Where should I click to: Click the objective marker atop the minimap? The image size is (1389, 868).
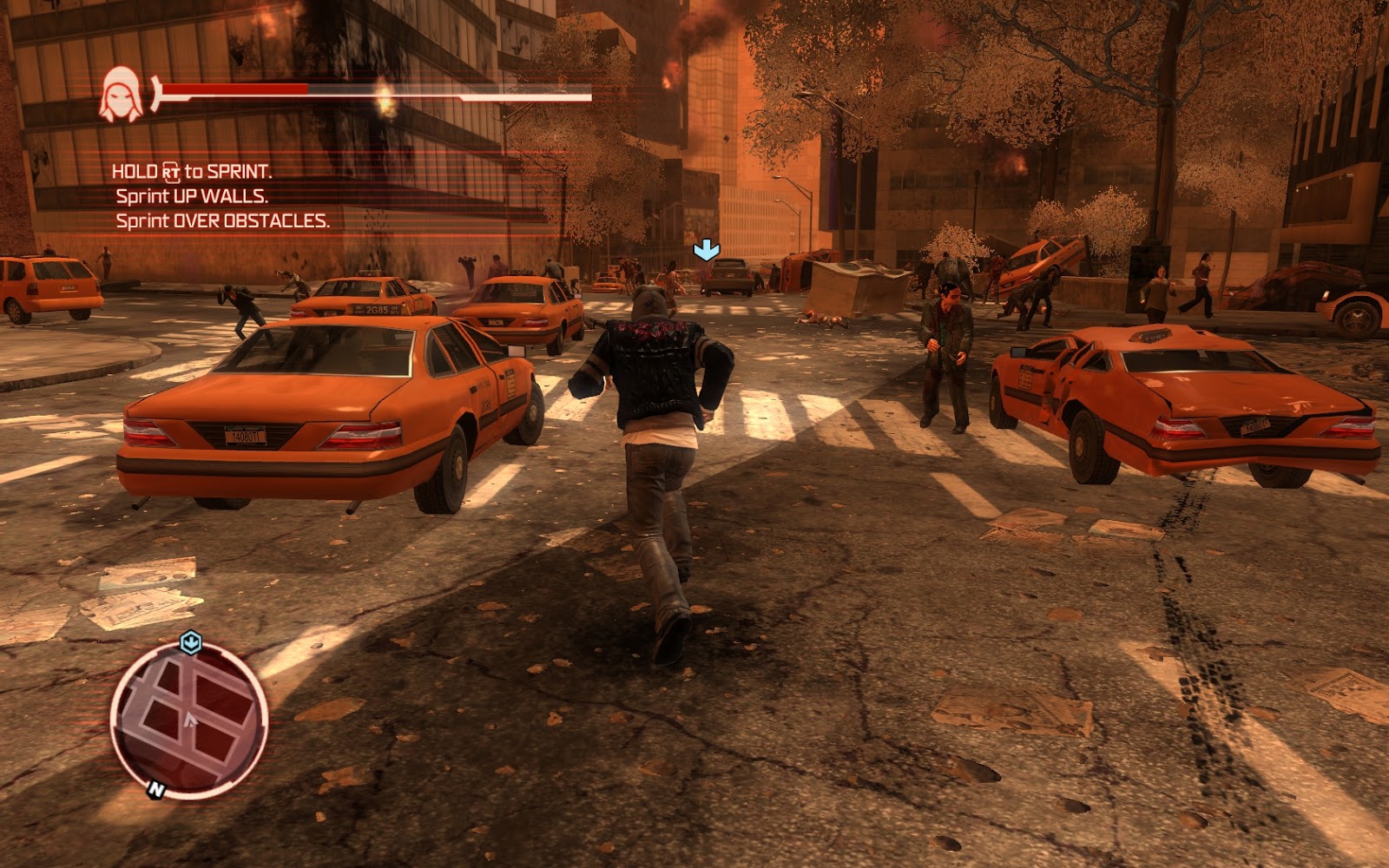click(x=190, y=643)
